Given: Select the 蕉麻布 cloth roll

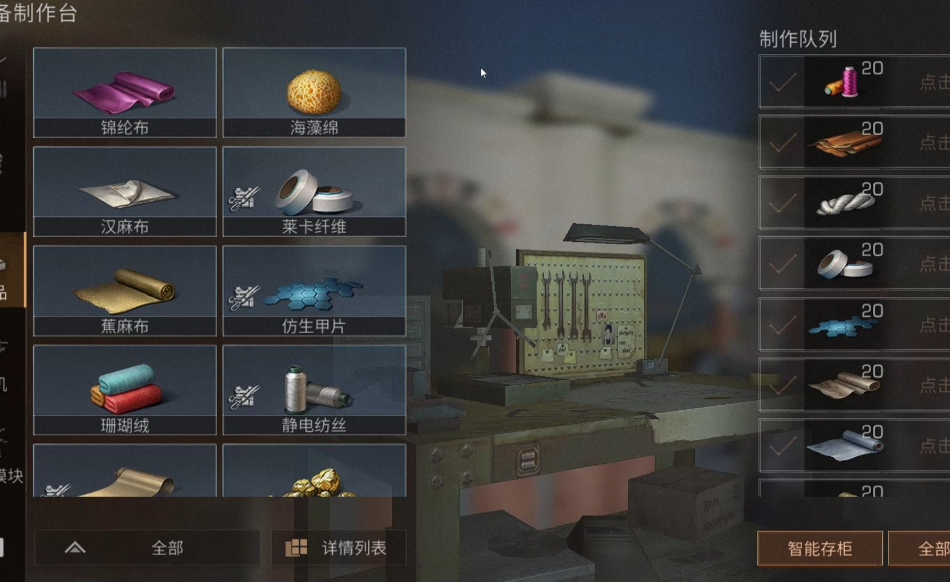Looking at the screenshot, I should pyautogui.click(x=125, y=290).
